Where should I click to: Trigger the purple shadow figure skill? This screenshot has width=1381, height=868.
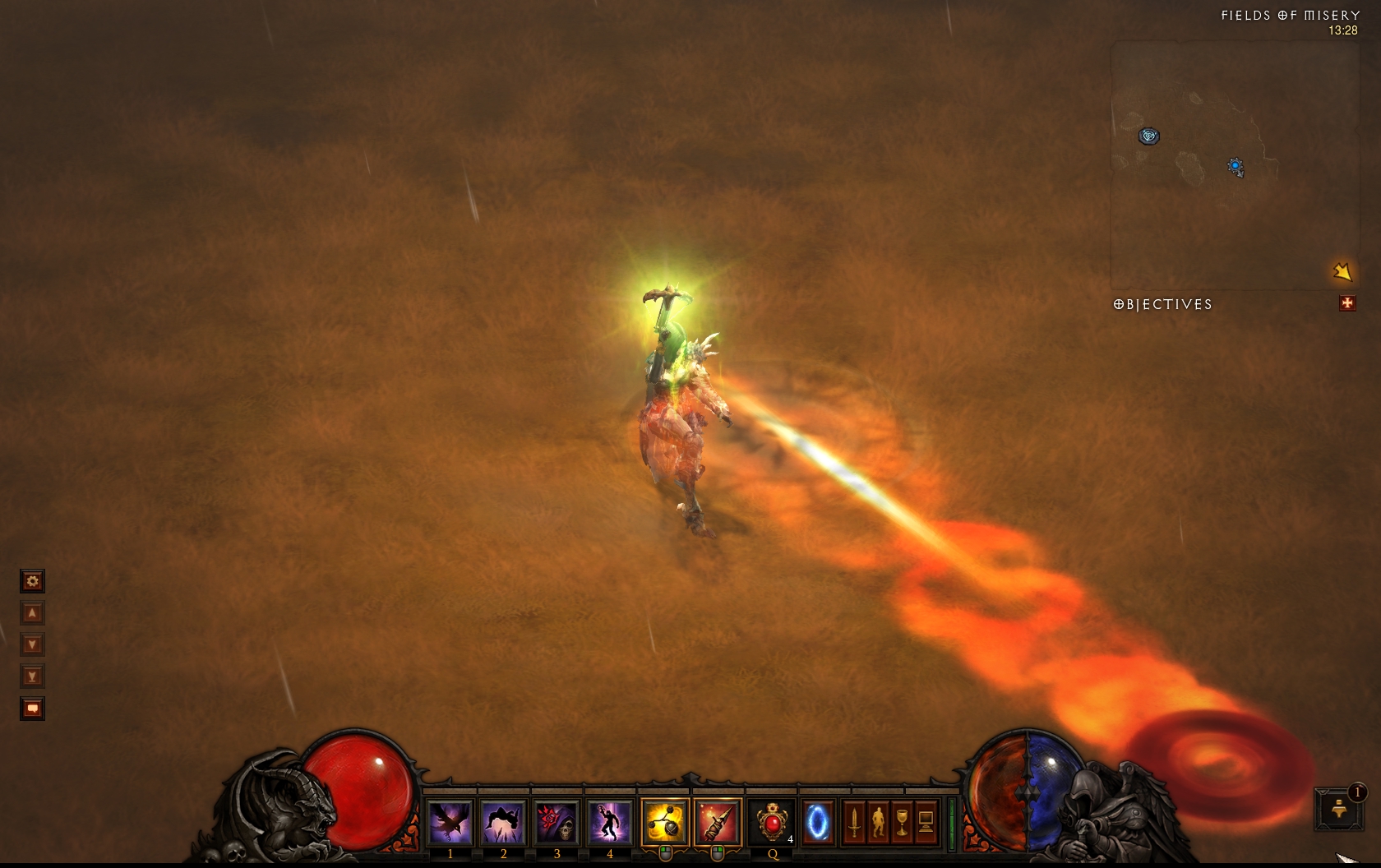pos(609,821)
